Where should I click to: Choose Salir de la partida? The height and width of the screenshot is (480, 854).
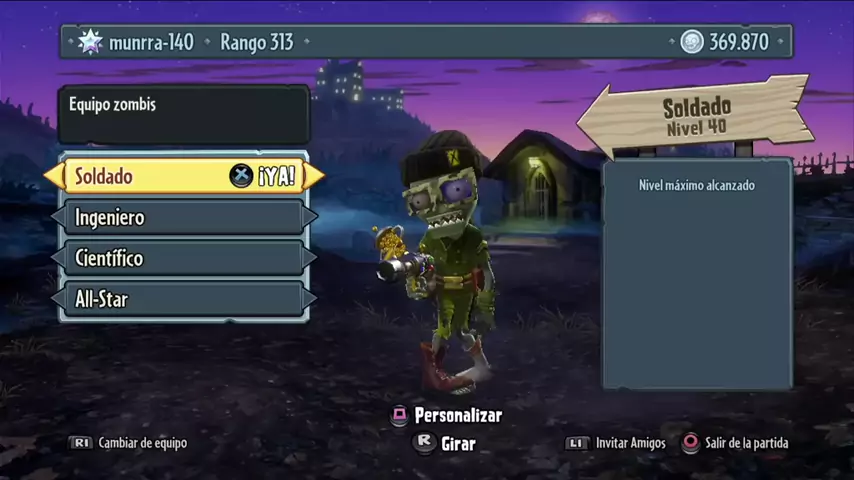click(x=735, y=443)
